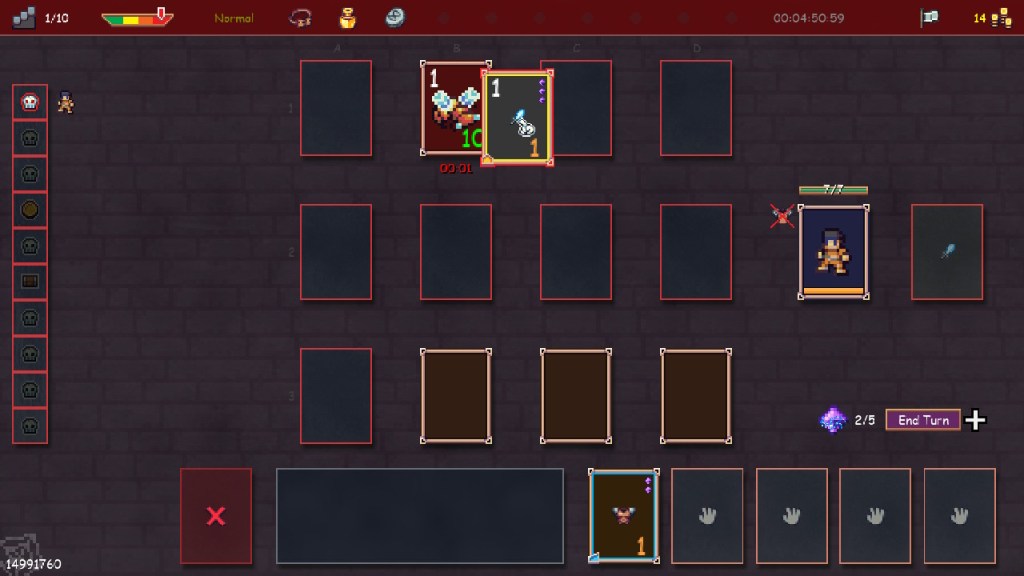
Task: Pick the potion card on the board
Action: coord(518,117)
